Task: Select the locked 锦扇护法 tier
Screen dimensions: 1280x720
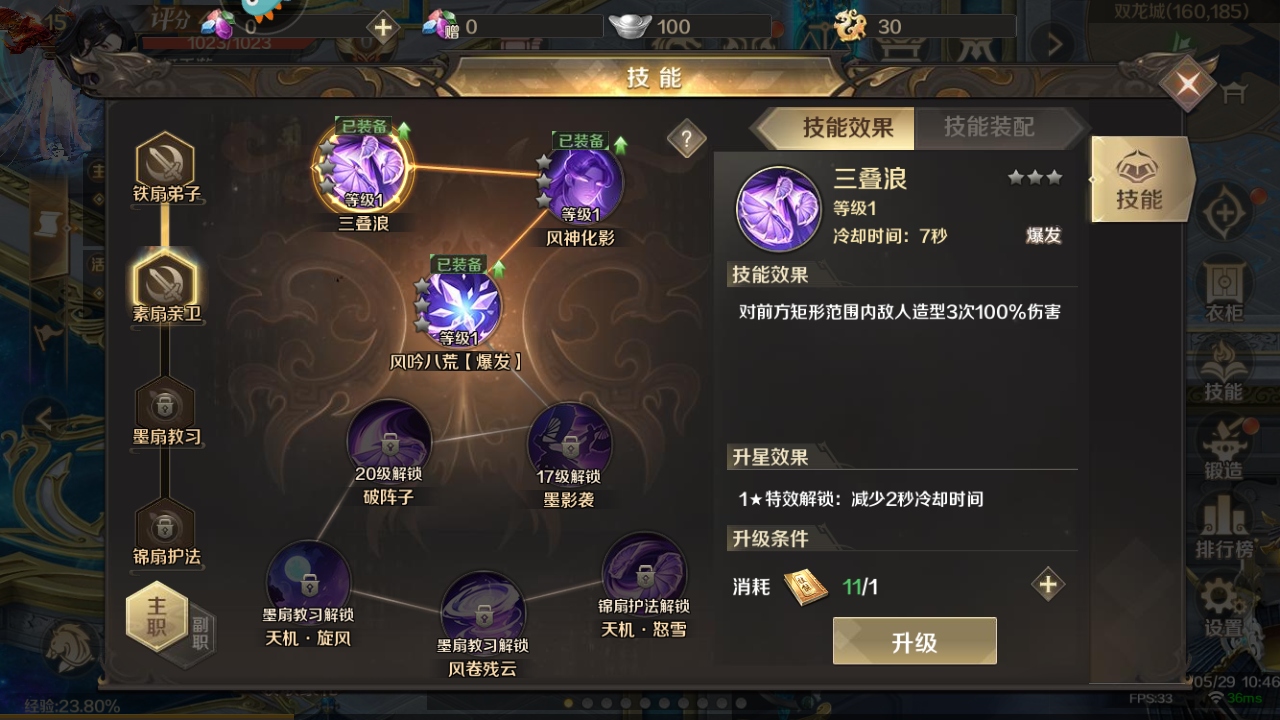Action: 165,527
